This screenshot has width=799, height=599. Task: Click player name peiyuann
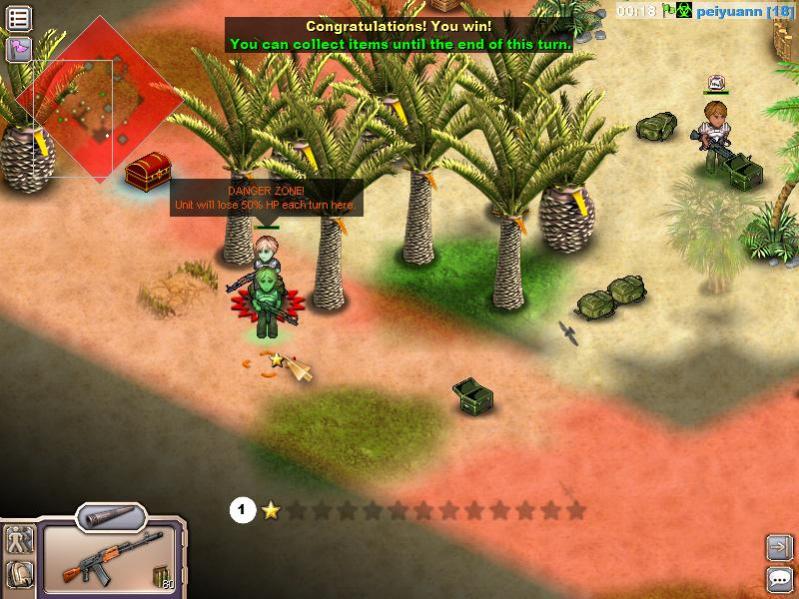pyautogui.click(x=730, y=11)
